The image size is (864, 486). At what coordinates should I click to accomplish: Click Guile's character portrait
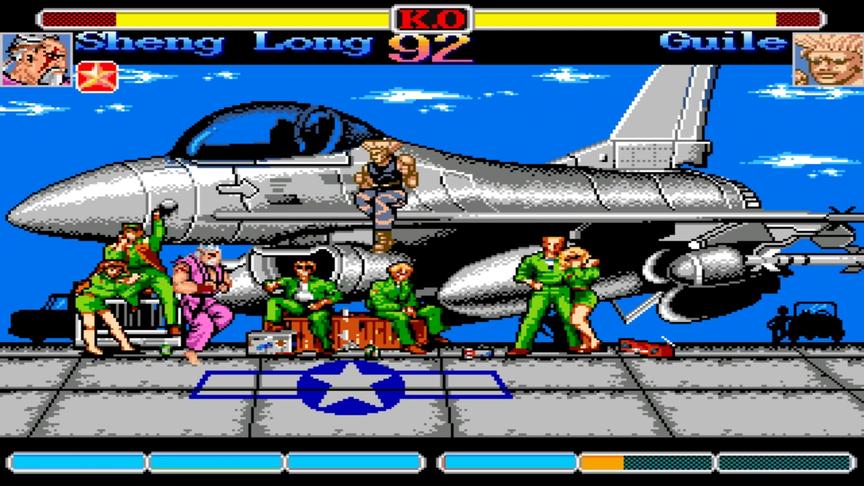827,59
